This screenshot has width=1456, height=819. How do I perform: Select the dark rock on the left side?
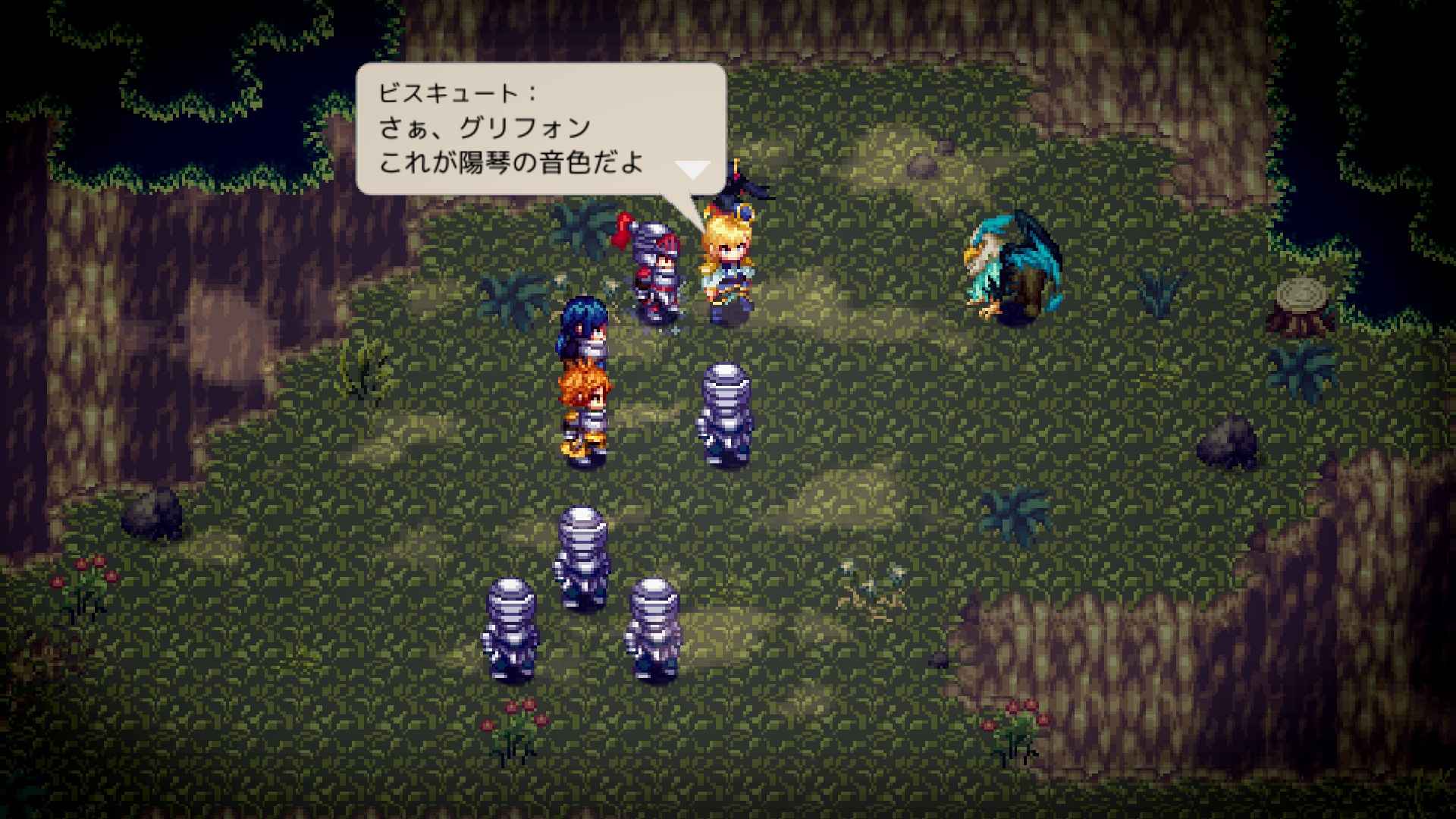152,516
